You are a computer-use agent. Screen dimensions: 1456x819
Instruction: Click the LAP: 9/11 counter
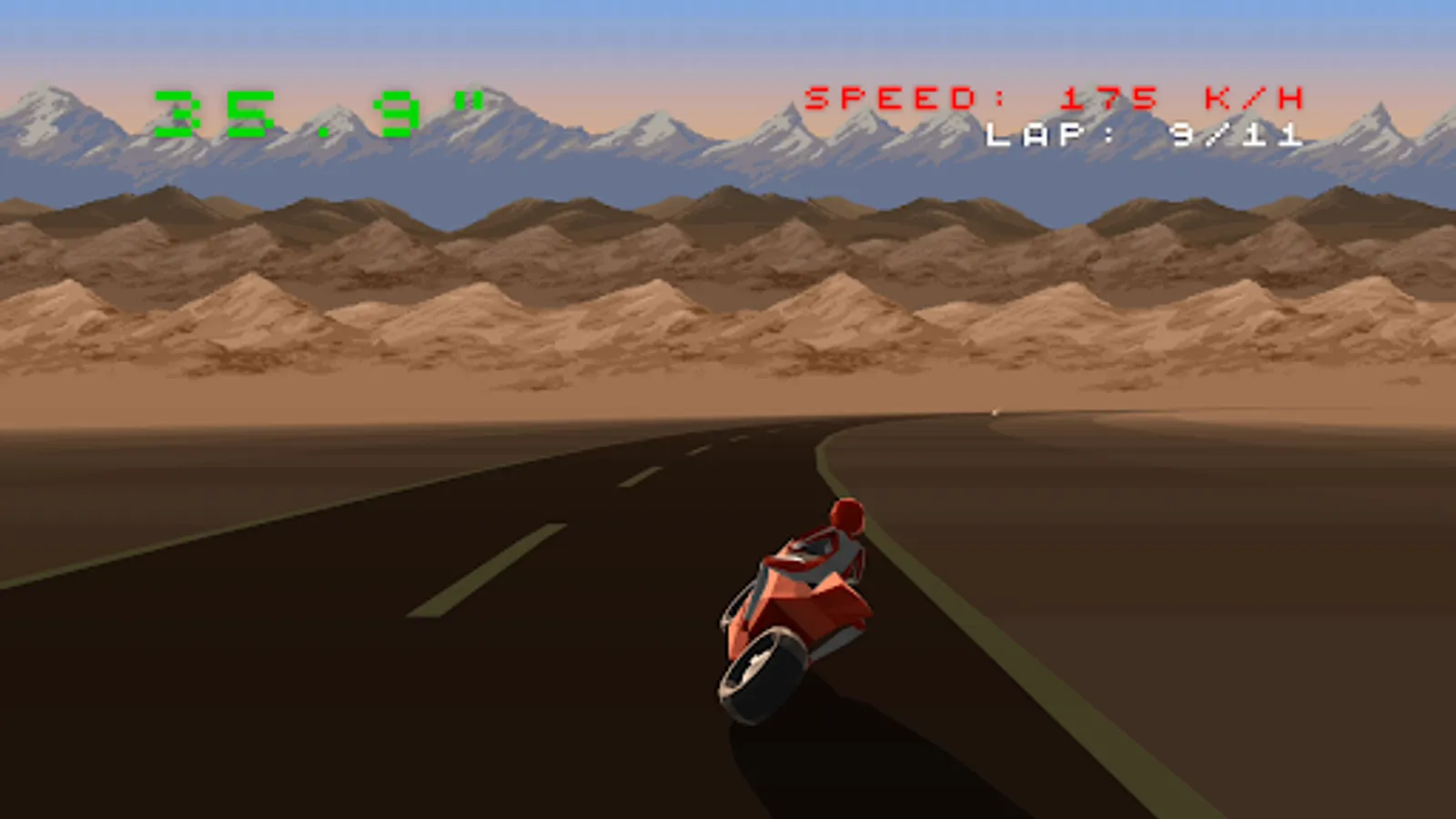(1142, 136)
